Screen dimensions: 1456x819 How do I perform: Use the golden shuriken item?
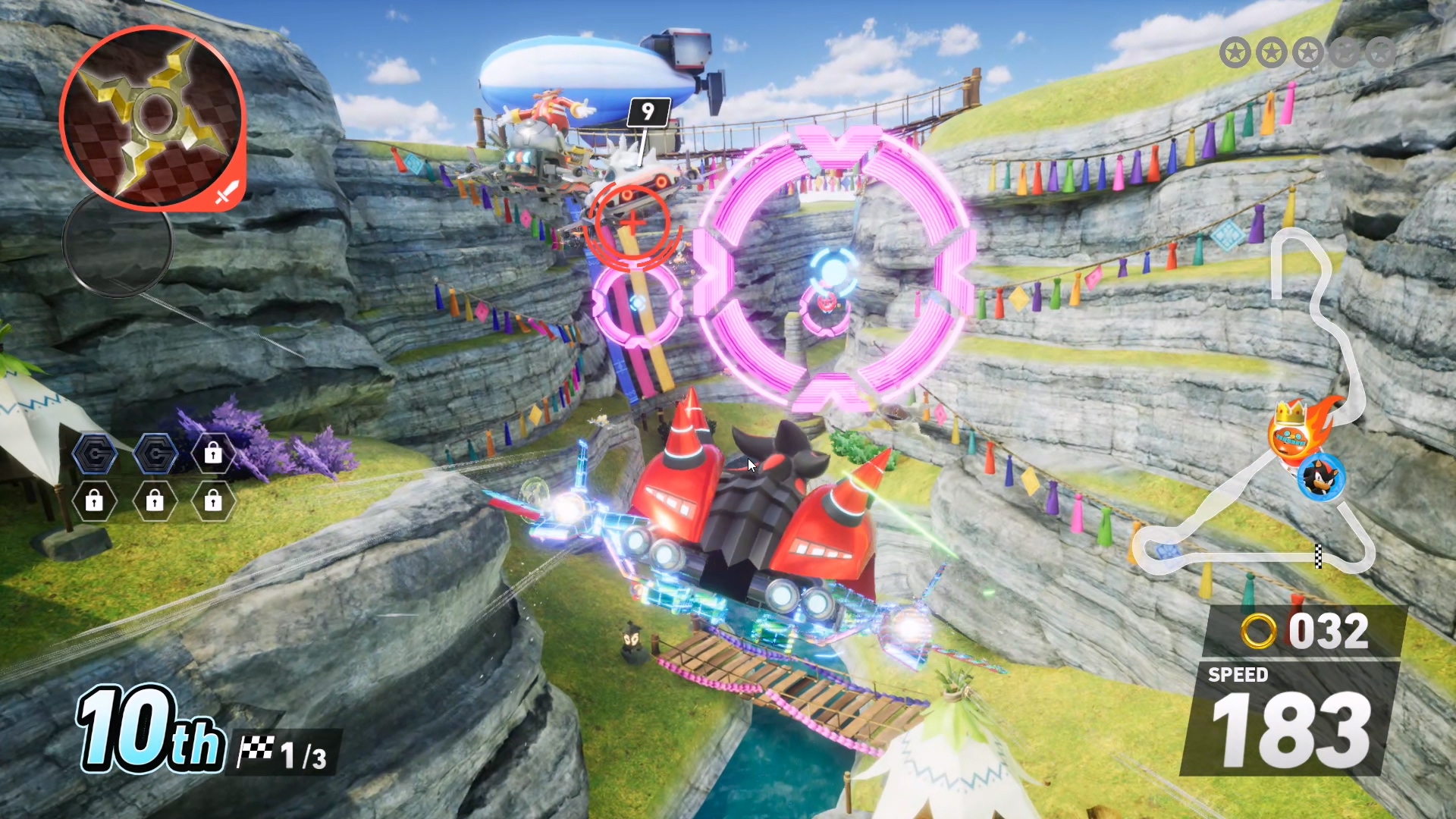coord(152,116)
